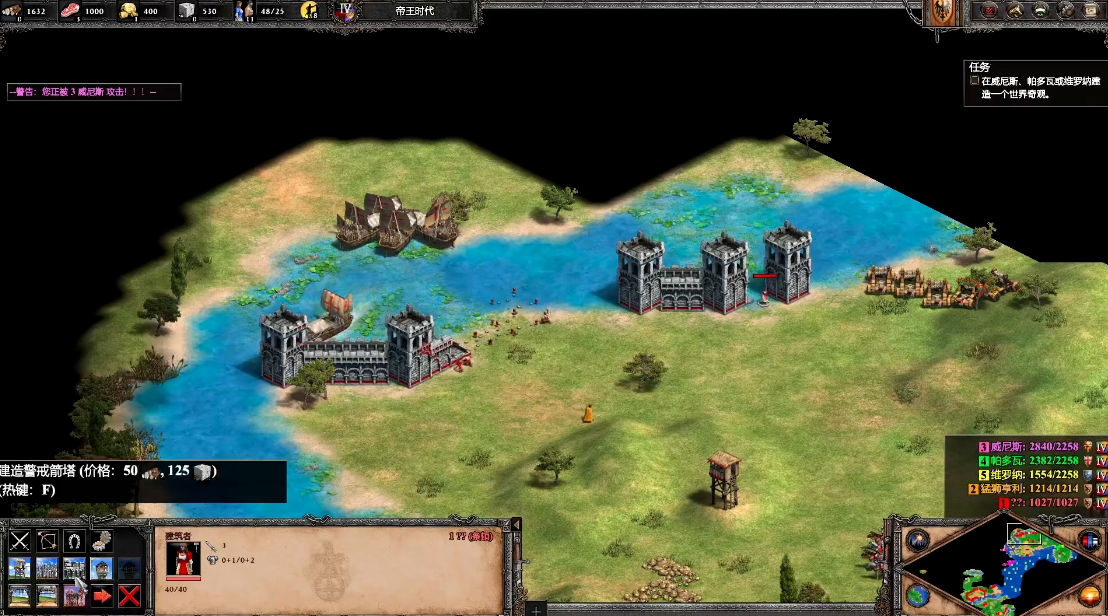The width and height of the screenshot is (1108, 616).
Task: Go to next build page red arrow
Action: [x=102, y=596]
